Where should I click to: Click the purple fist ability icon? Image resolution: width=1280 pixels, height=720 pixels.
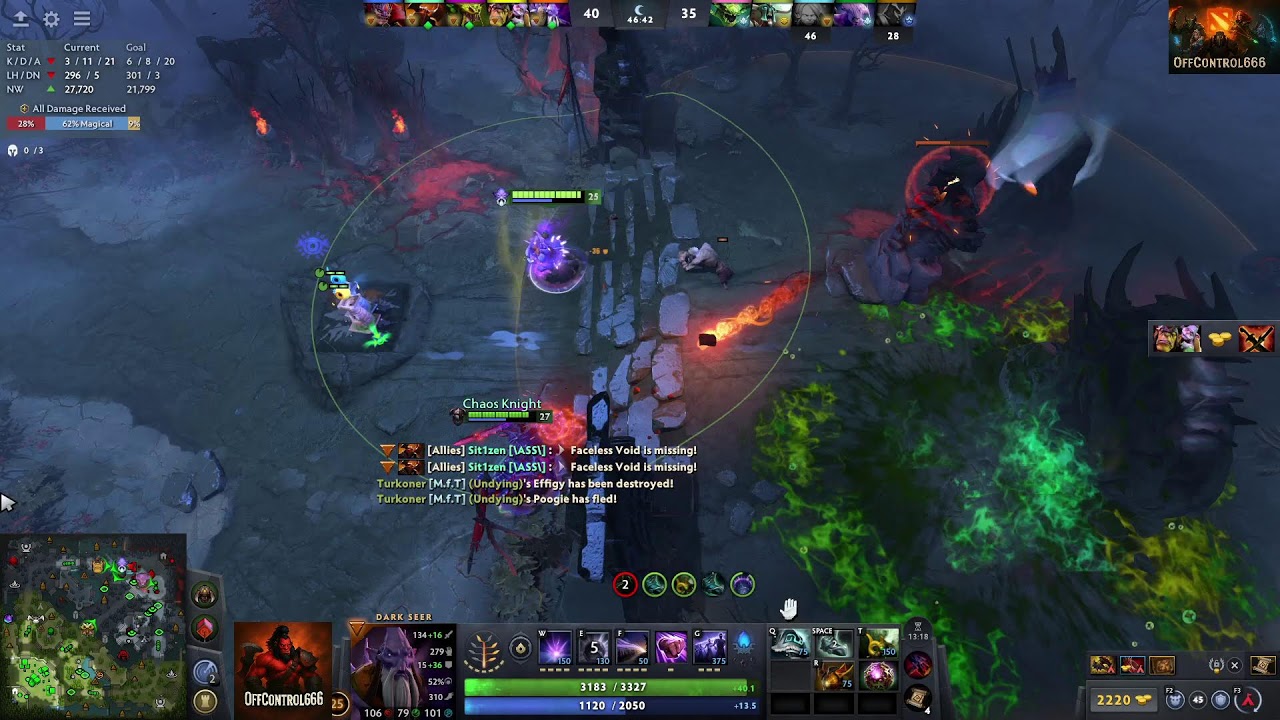(x=671, y=648)
